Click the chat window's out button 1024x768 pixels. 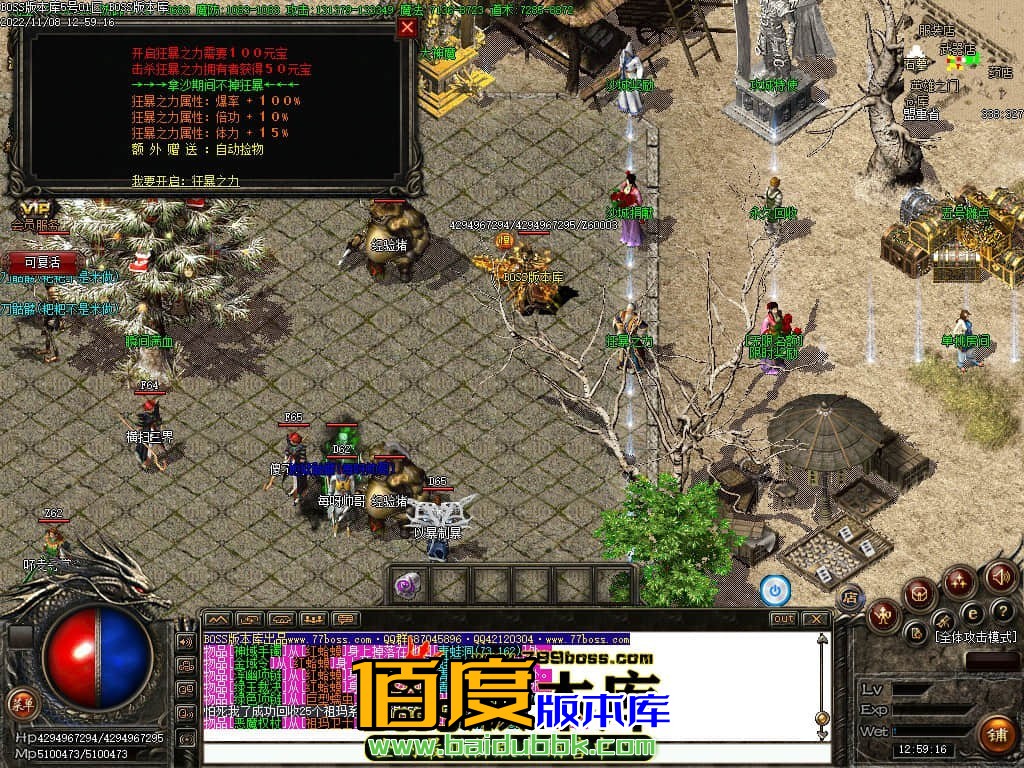(783, 619)
